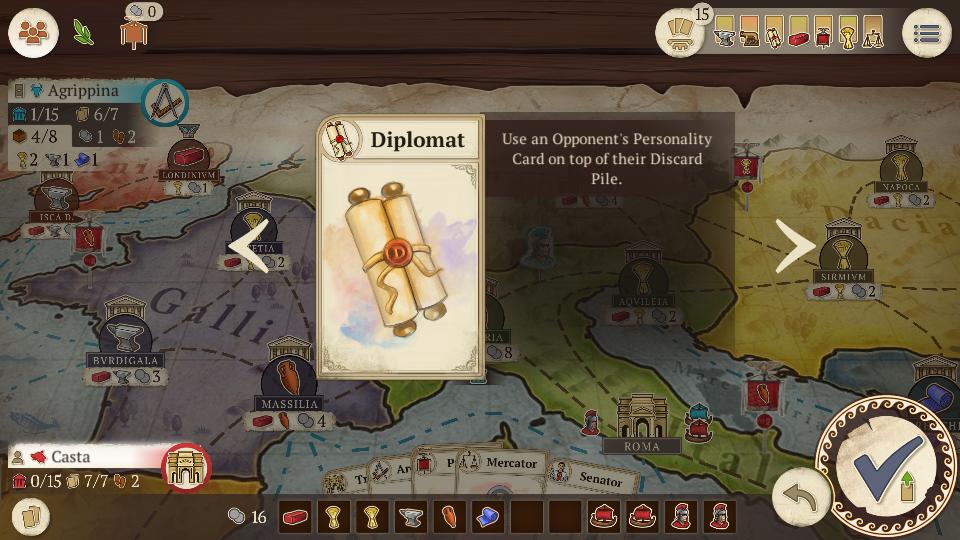Image resolution: width=960 pixels, height=540 pixels.
Task: Show the next card with right arrow
Action: 797,247
